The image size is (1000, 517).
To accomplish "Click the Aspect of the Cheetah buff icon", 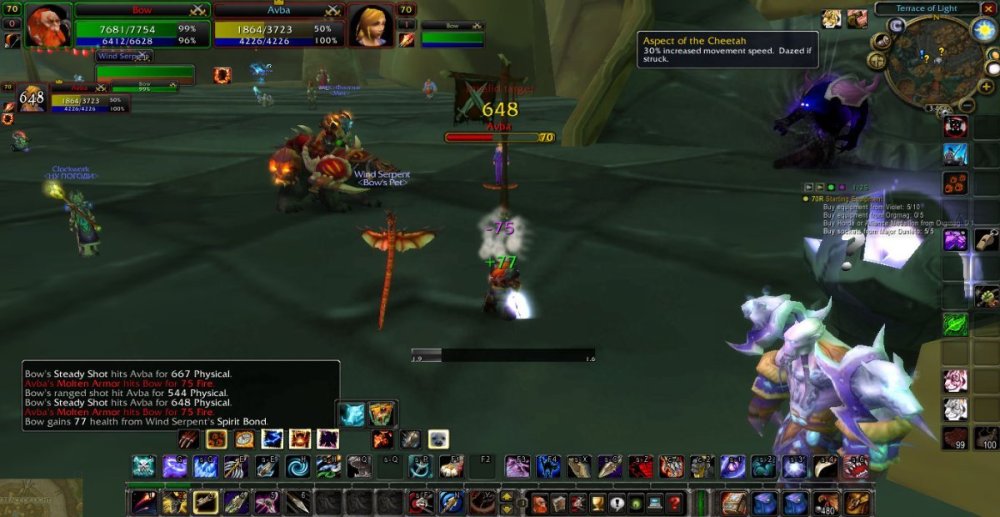I will click(832, 19).
